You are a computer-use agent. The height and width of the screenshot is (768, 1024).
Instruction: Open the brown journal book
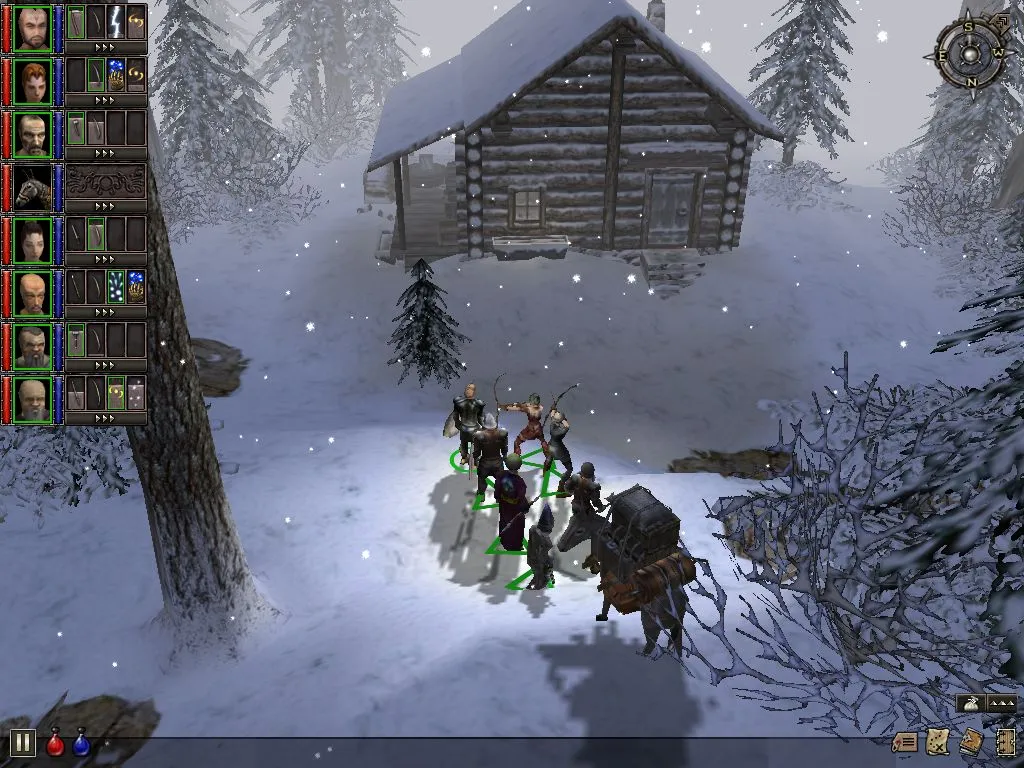[970, 742]
